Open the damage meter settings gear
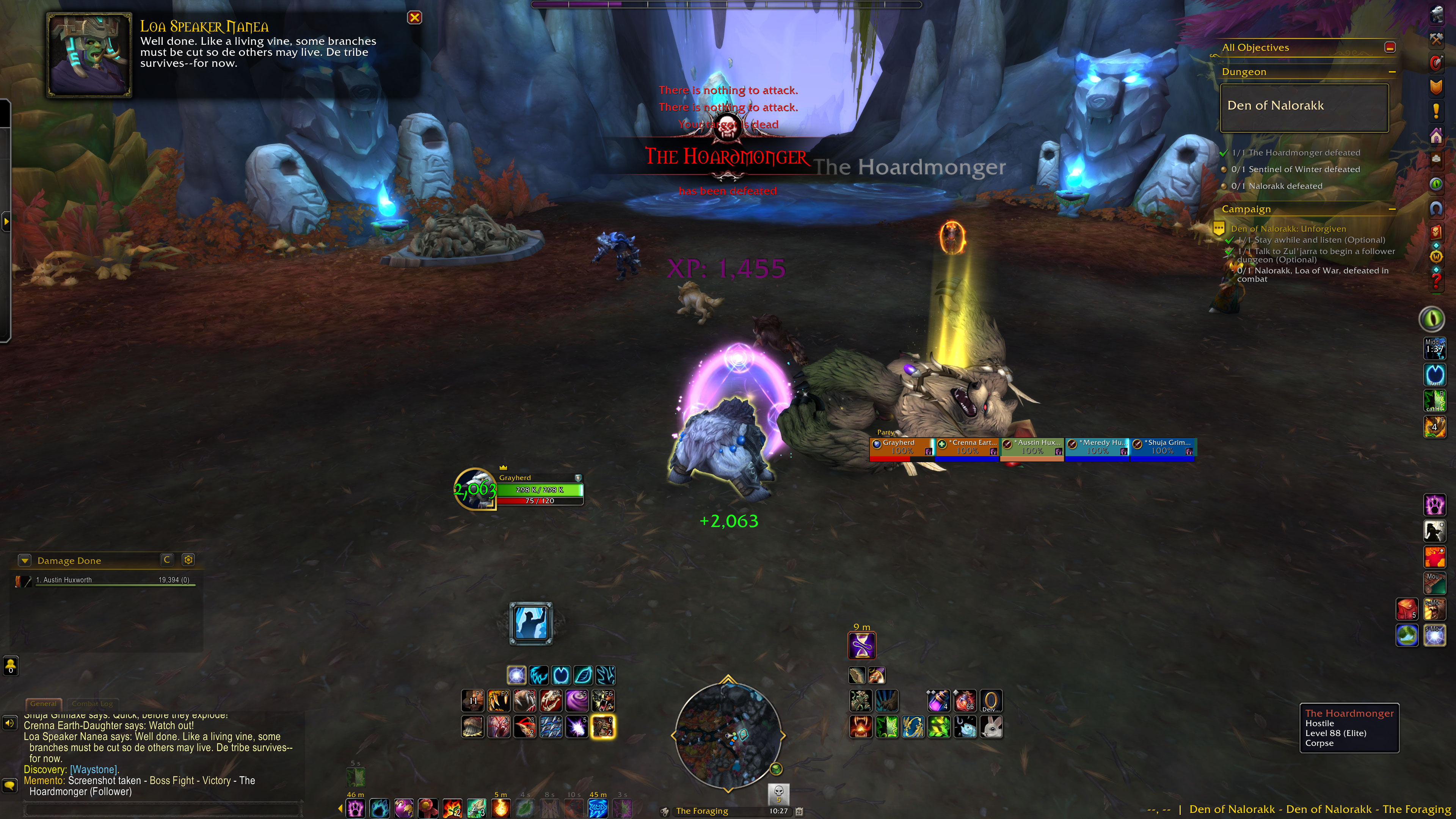 pyautogui.click(x=188, y=560)
